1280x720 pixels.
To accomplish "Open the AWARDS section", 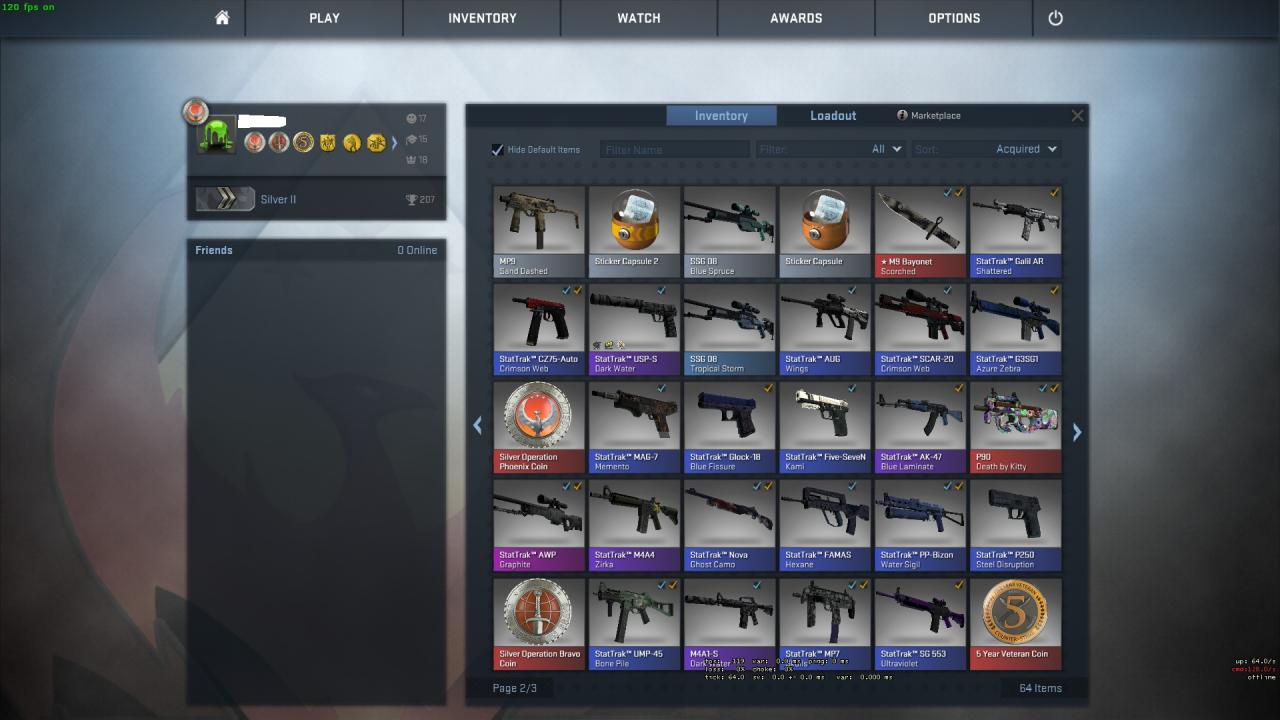I will [795, 17].
